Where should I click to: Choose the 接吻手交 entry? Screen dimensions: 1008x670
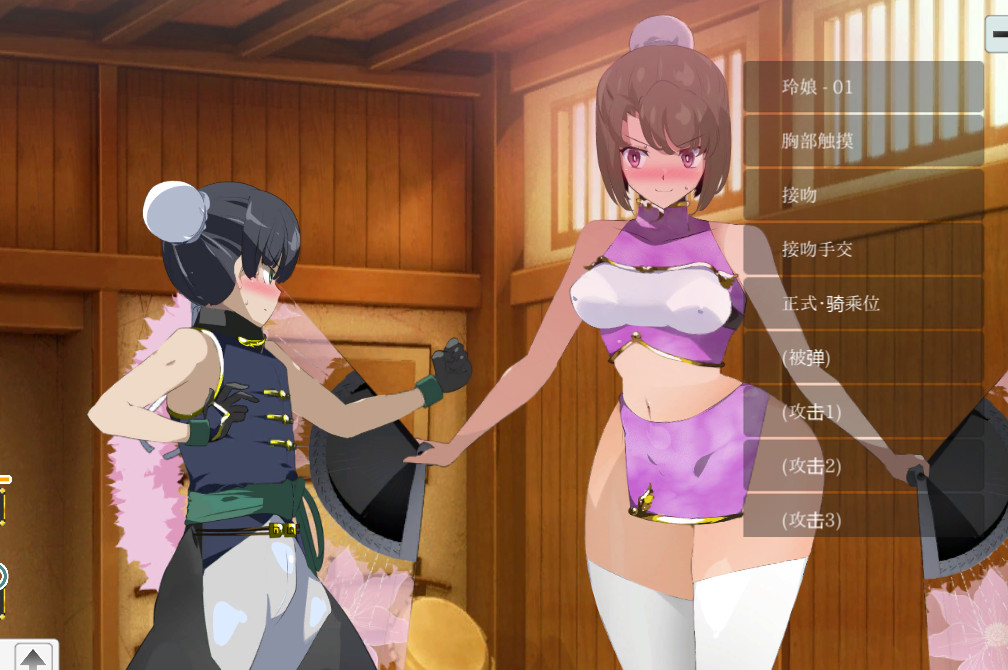863,249
